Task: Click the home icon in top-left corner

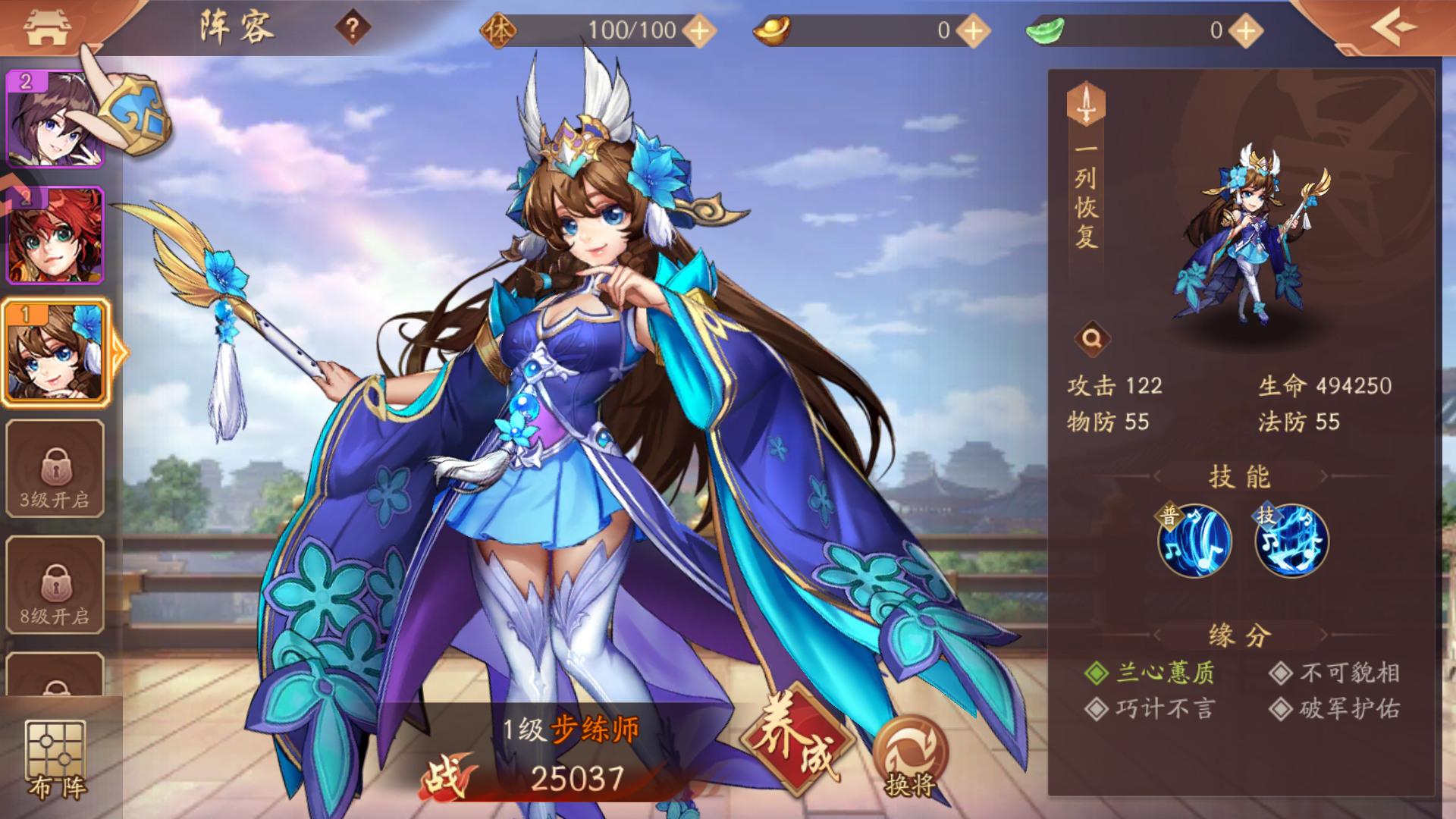Action: 45,28
